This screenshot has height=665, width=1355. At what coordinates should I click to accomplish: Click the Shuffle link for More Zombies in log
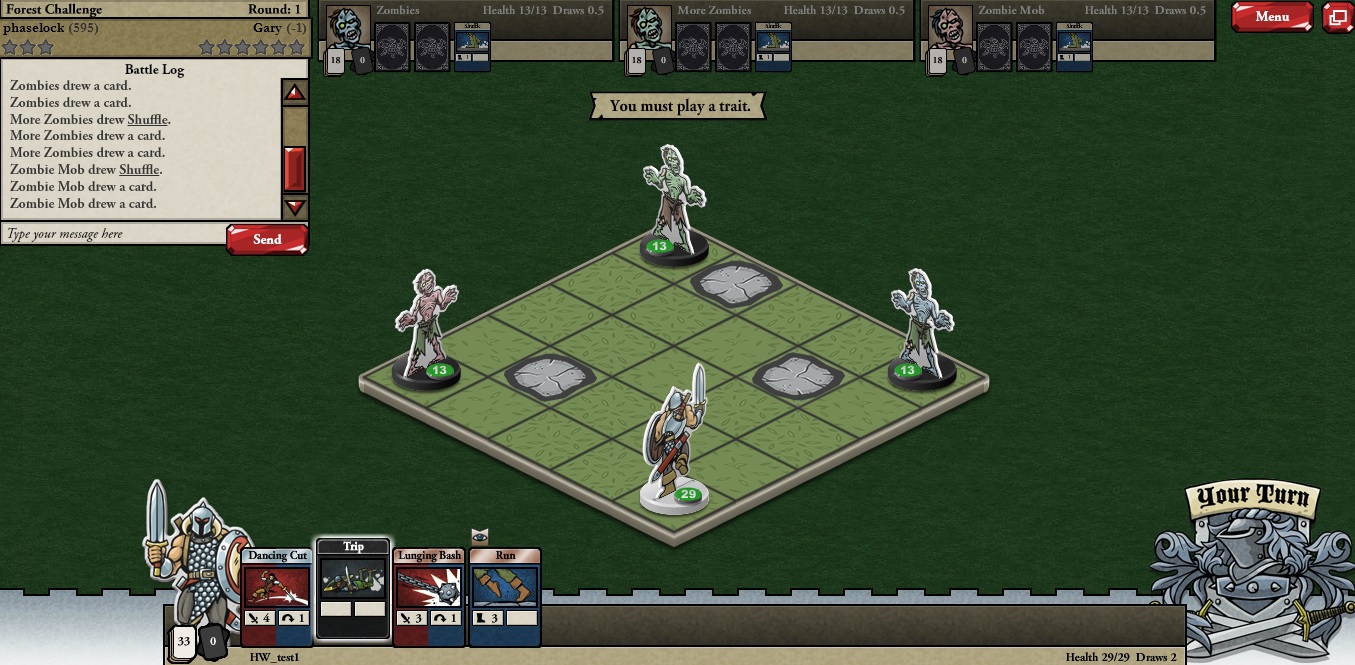[x=148, y=119]
